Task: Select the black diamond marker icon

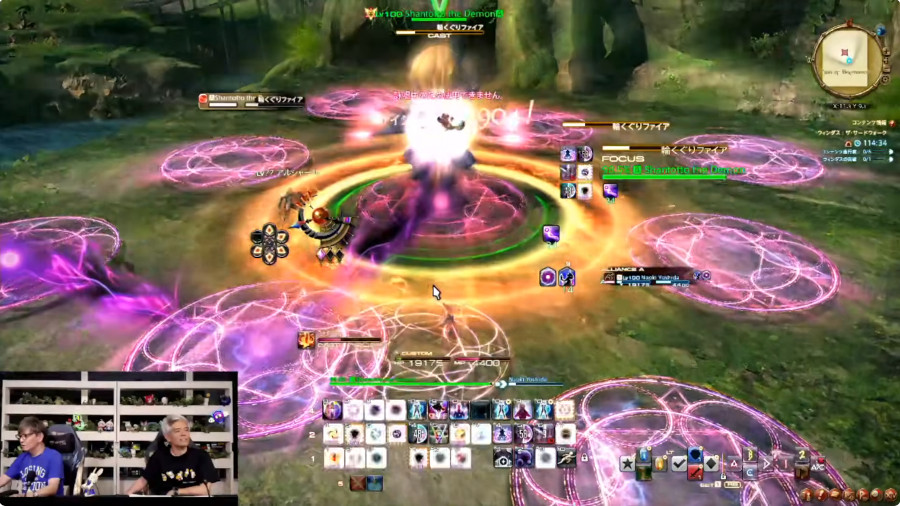Action: (x=710, y=463)
